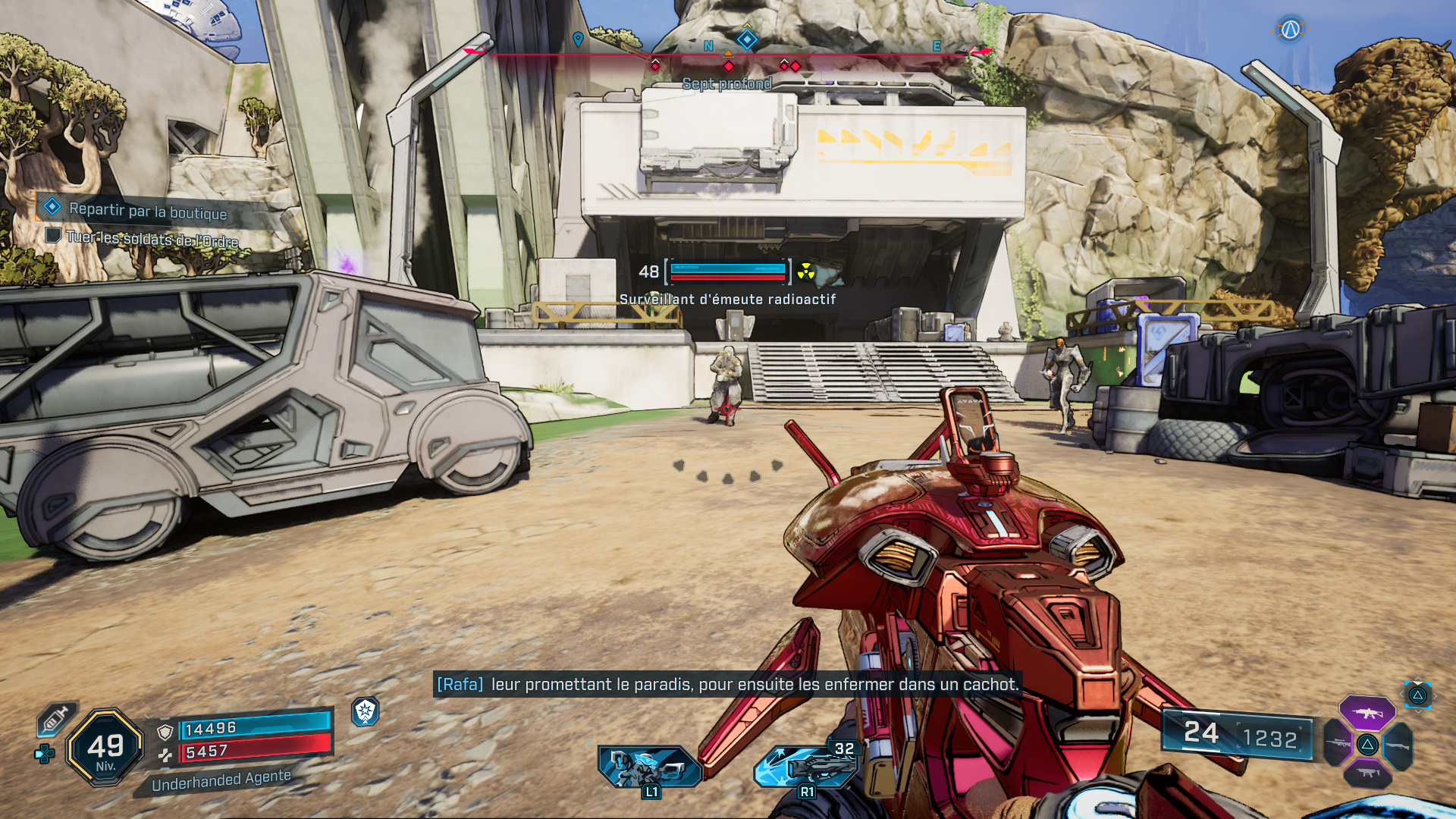Open the level 49 character badge
This screenshot has height=819, width=1456.
105,747
